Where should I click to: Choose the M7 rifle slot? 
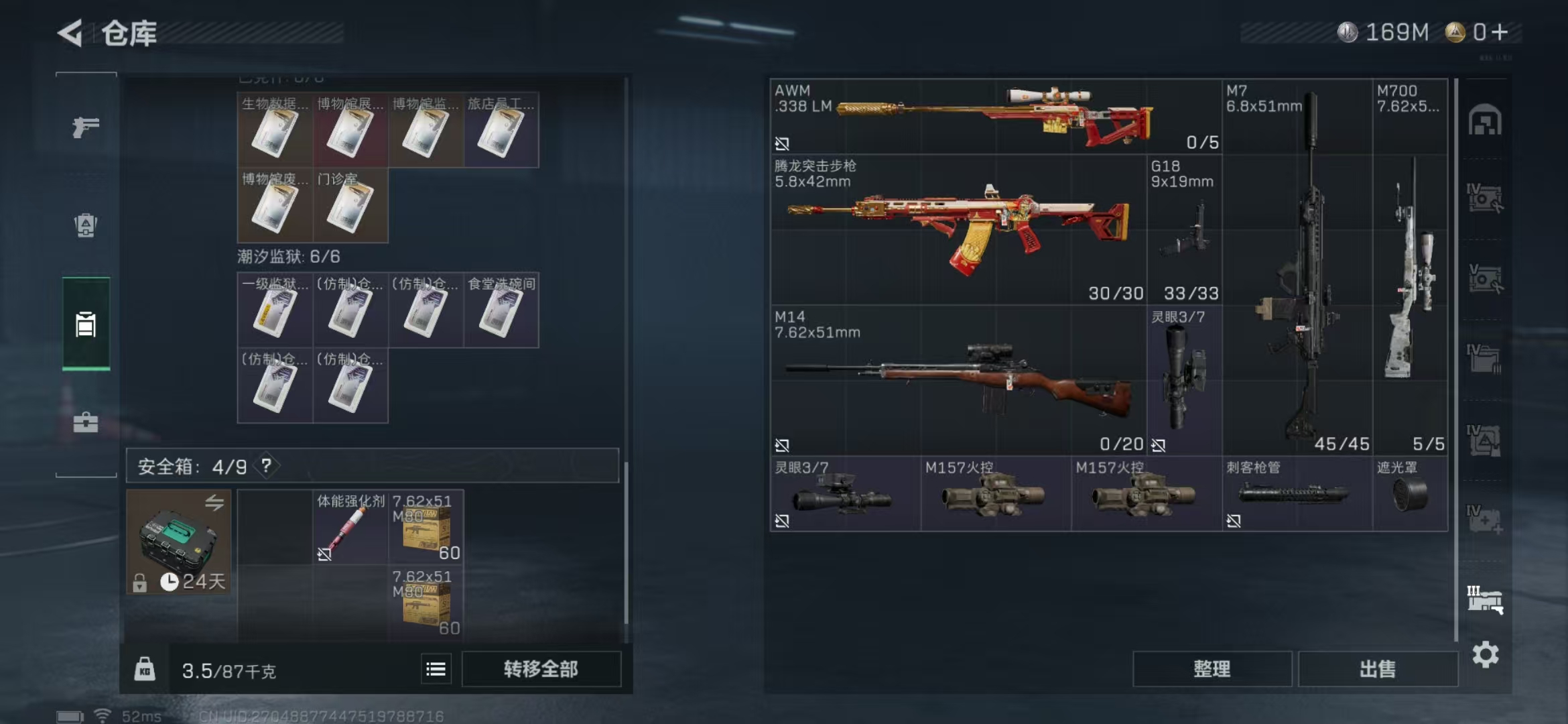(1297, 268)
